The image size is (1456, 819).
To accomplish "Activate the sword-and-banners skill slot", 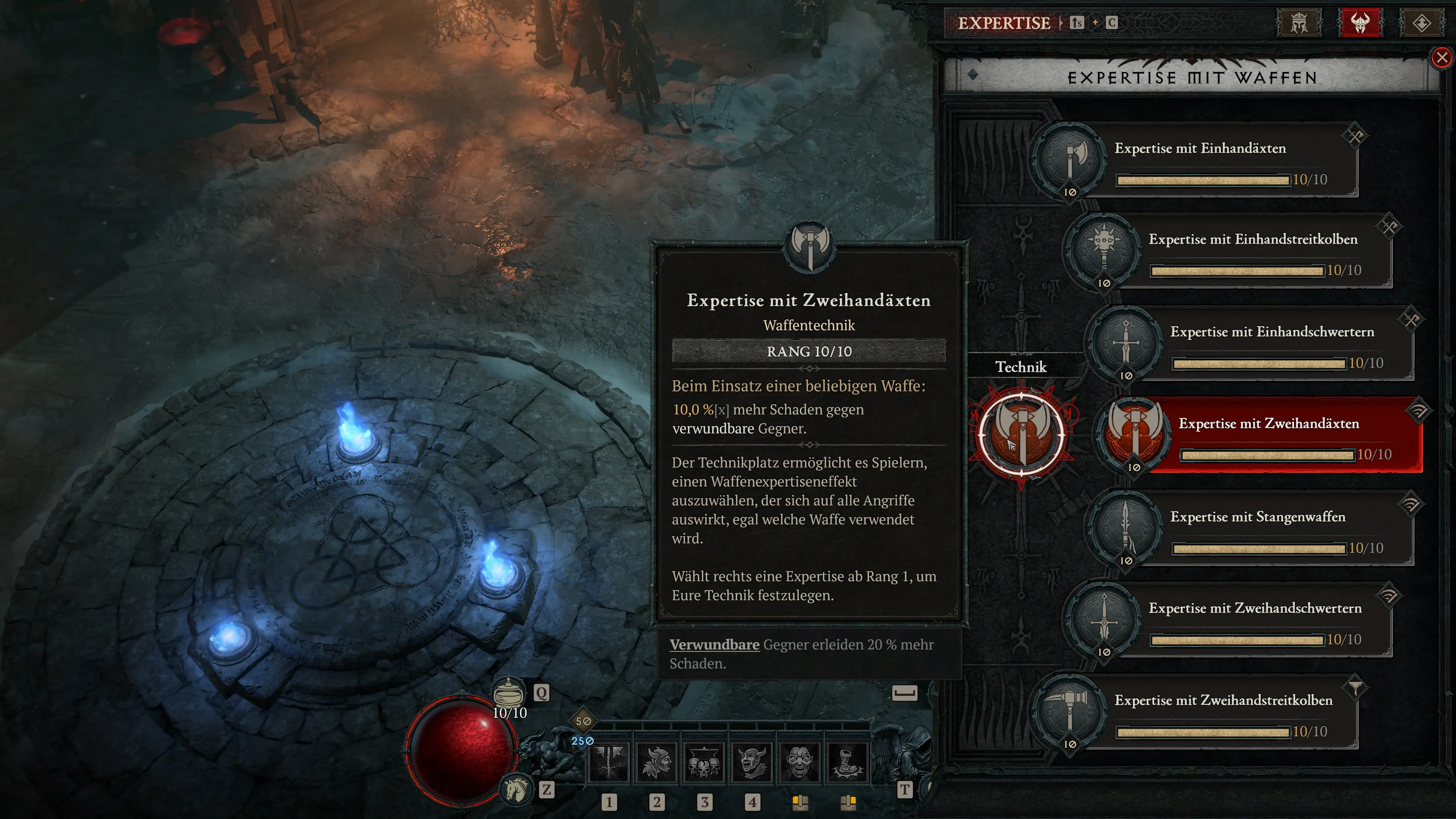I will click(609, 761).
